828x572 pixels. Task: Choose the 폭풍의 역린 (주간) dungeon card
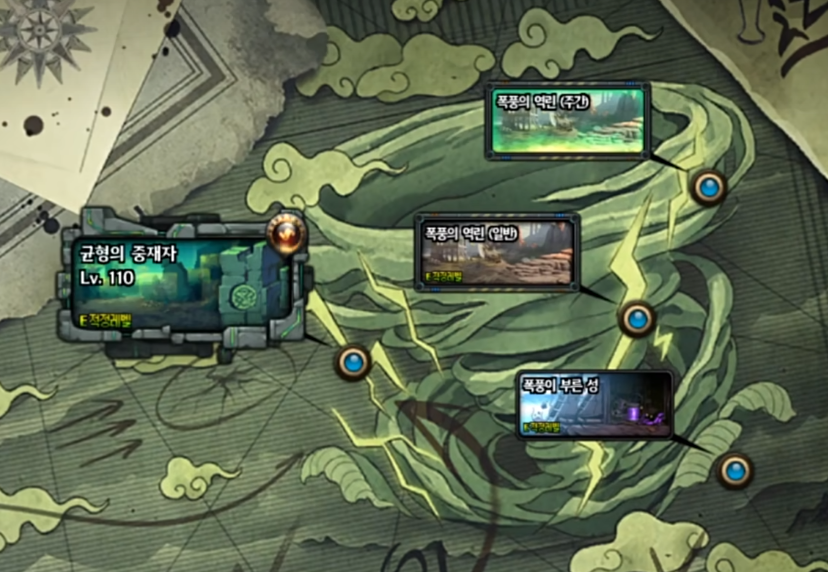point(567,122)
